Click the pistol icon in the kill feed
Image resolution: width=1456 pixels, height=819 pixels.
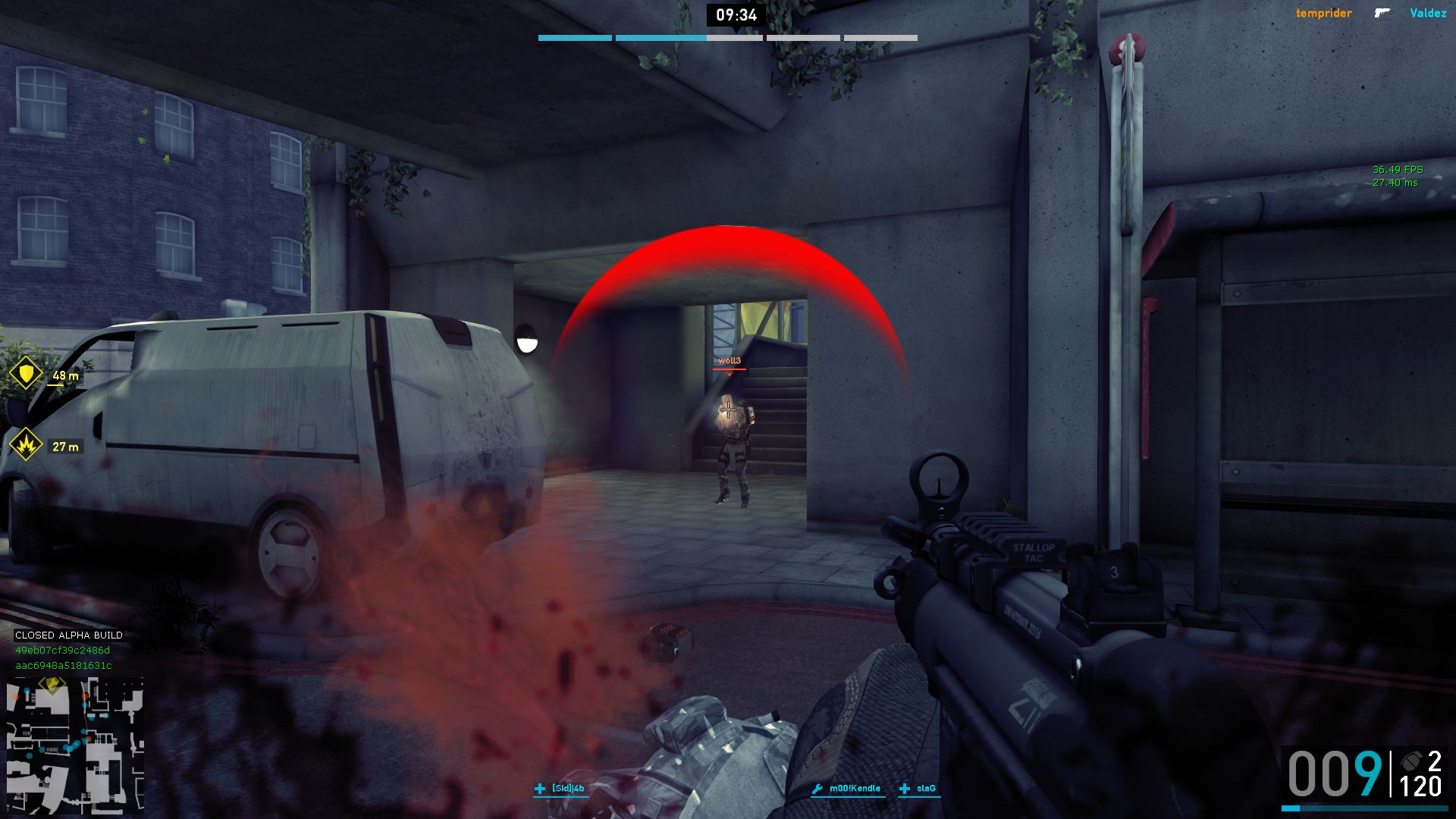[x=1382, y=13]
